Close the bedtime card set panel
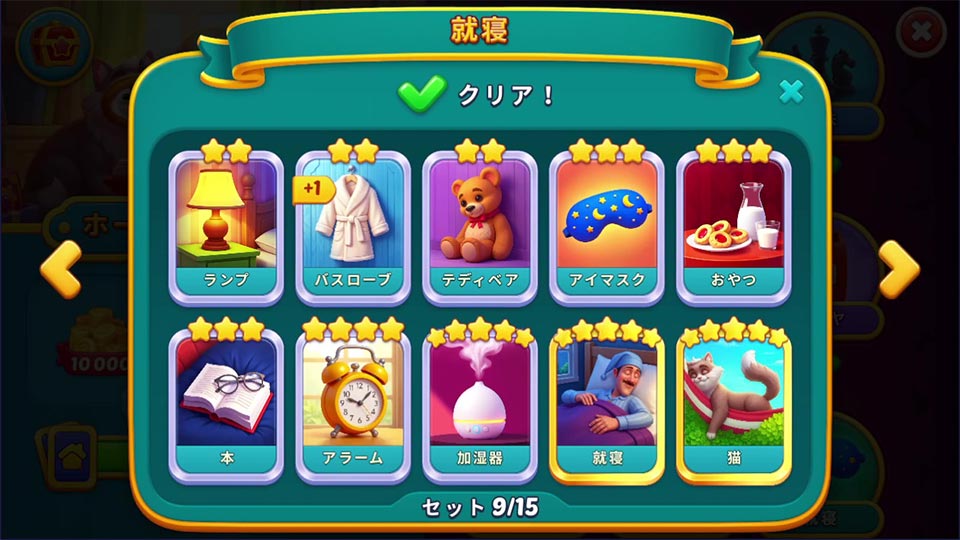 pyautogui.click(x=791, y=92)
